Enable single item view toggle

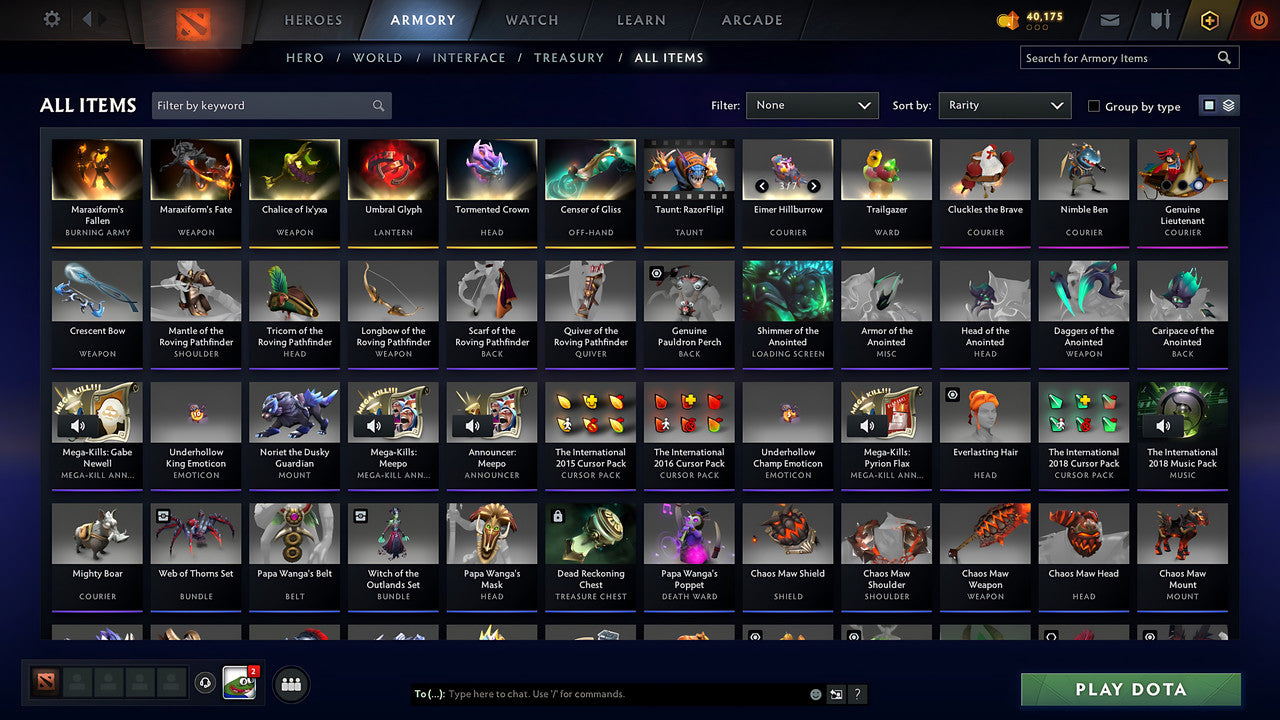click(1211, 104)
